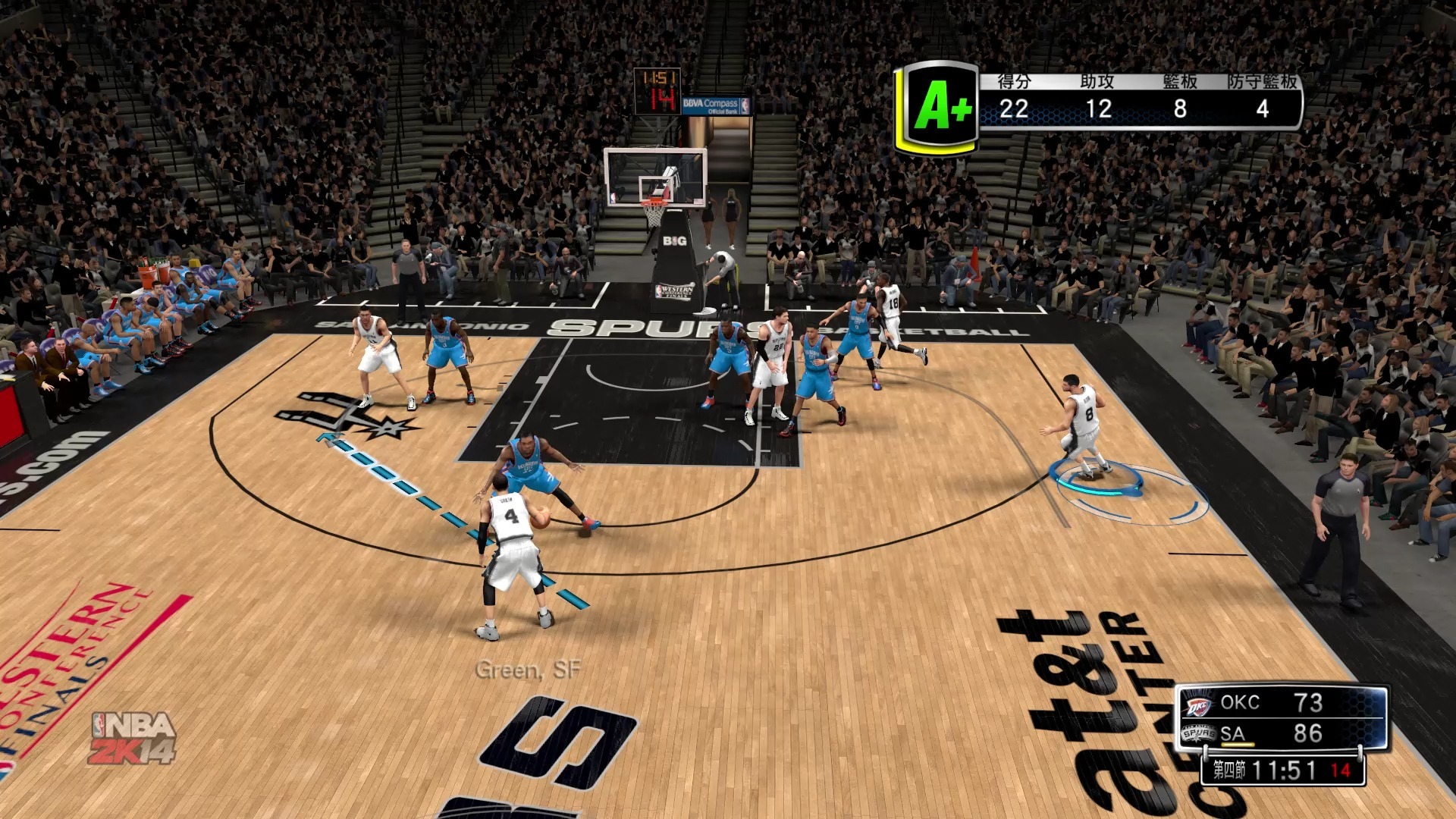Click the A+ teammate grade badge
This screenshot has height=819, width=1456.
click(939, 106)
